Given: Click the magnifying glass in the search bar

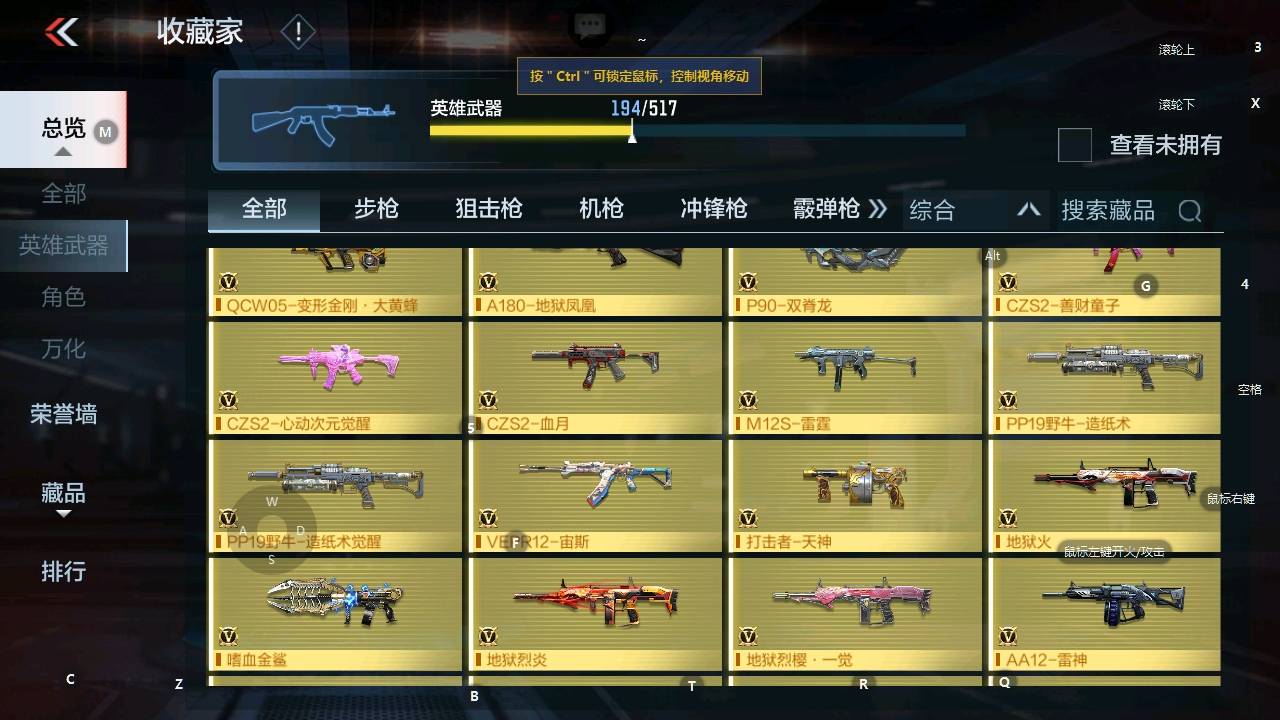Looking at the screenshot, I should pos(1190,210).
